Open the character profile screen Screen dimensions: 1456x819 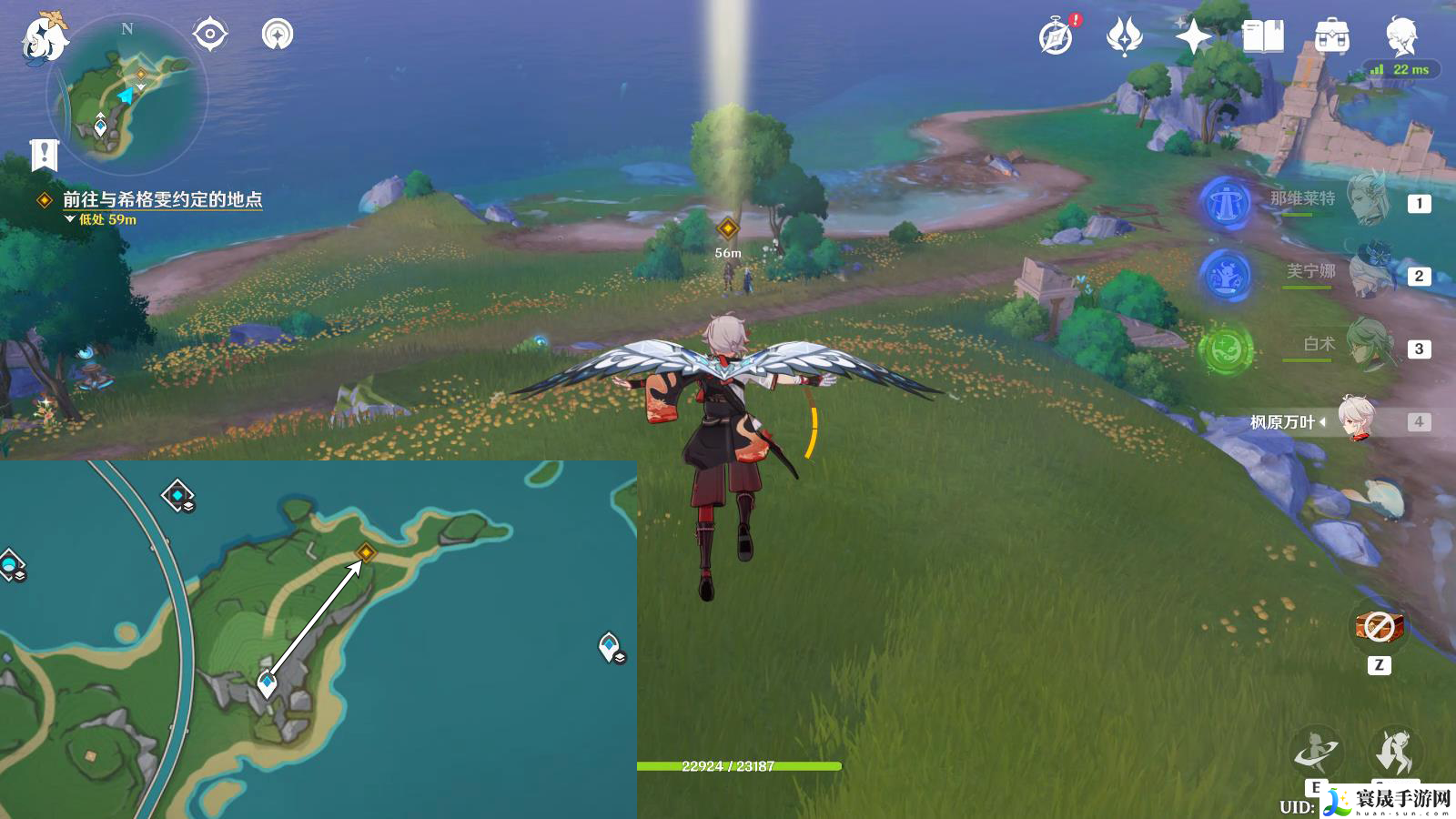pyautogui.click(x=1400, y=37)
